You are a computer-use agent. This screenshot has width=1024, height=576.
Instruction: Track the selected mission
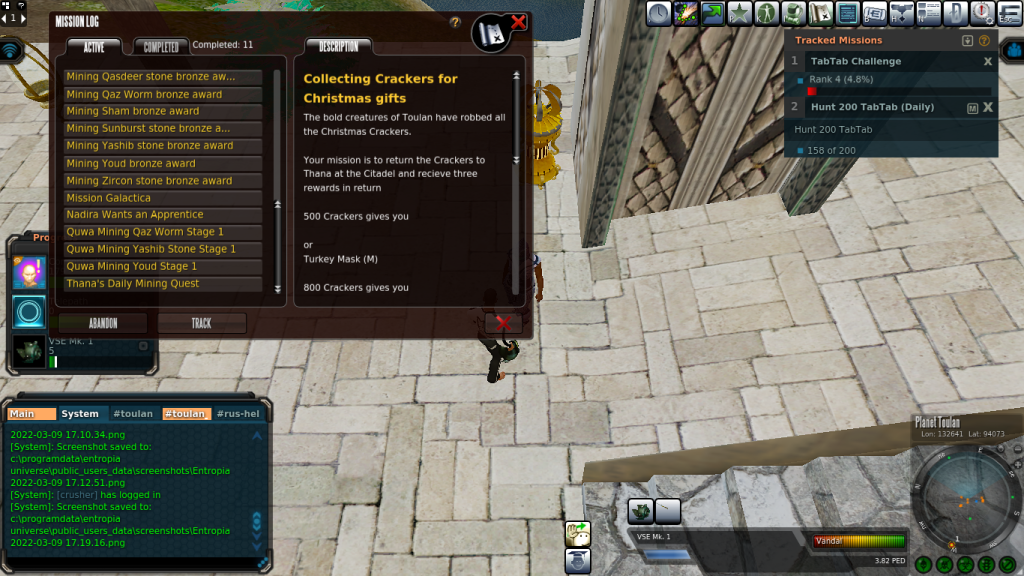pos(201,323)
